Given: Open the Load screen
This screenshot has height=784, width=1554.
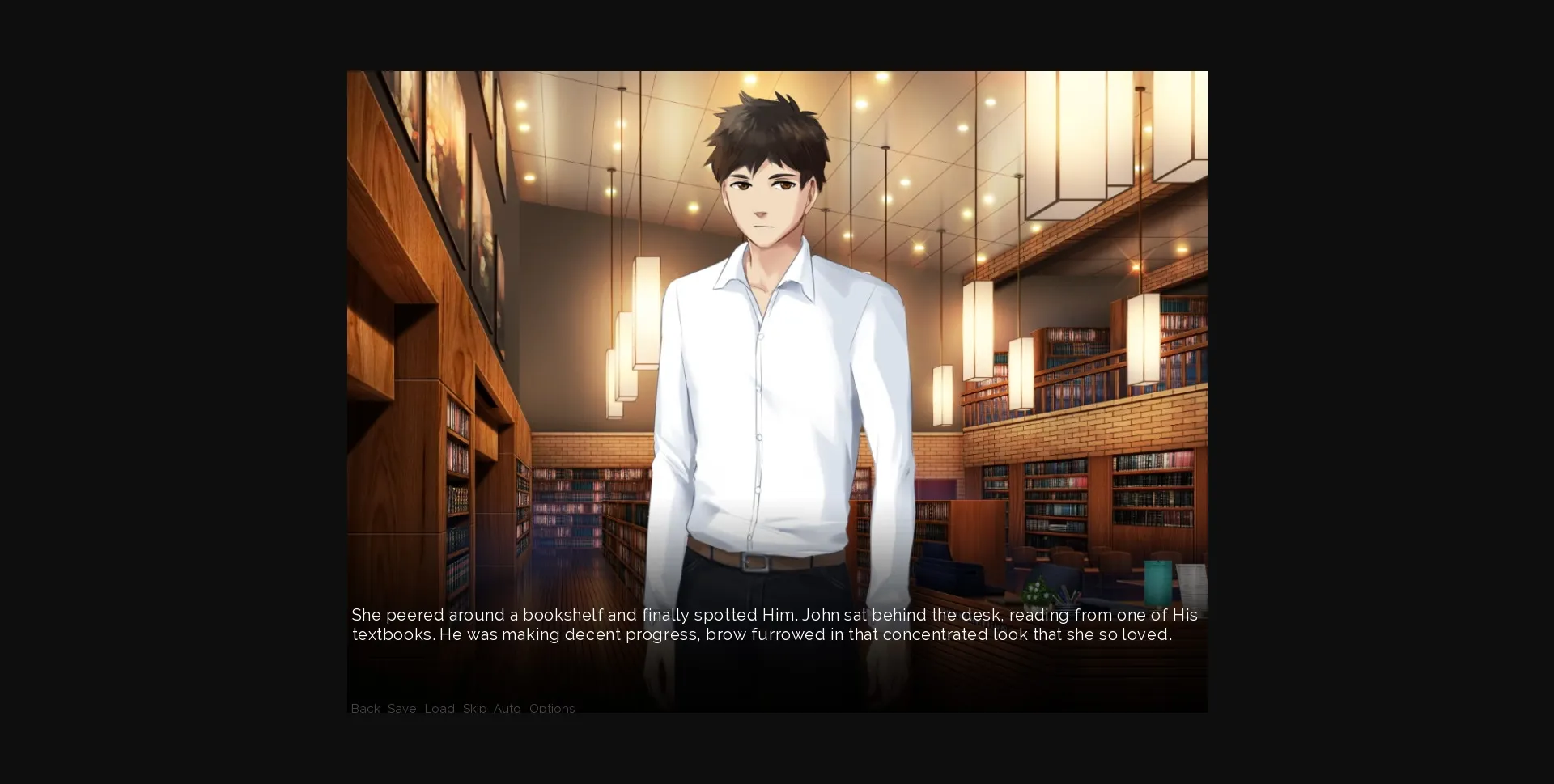Looking at the screenshot, I should (439, 709).
